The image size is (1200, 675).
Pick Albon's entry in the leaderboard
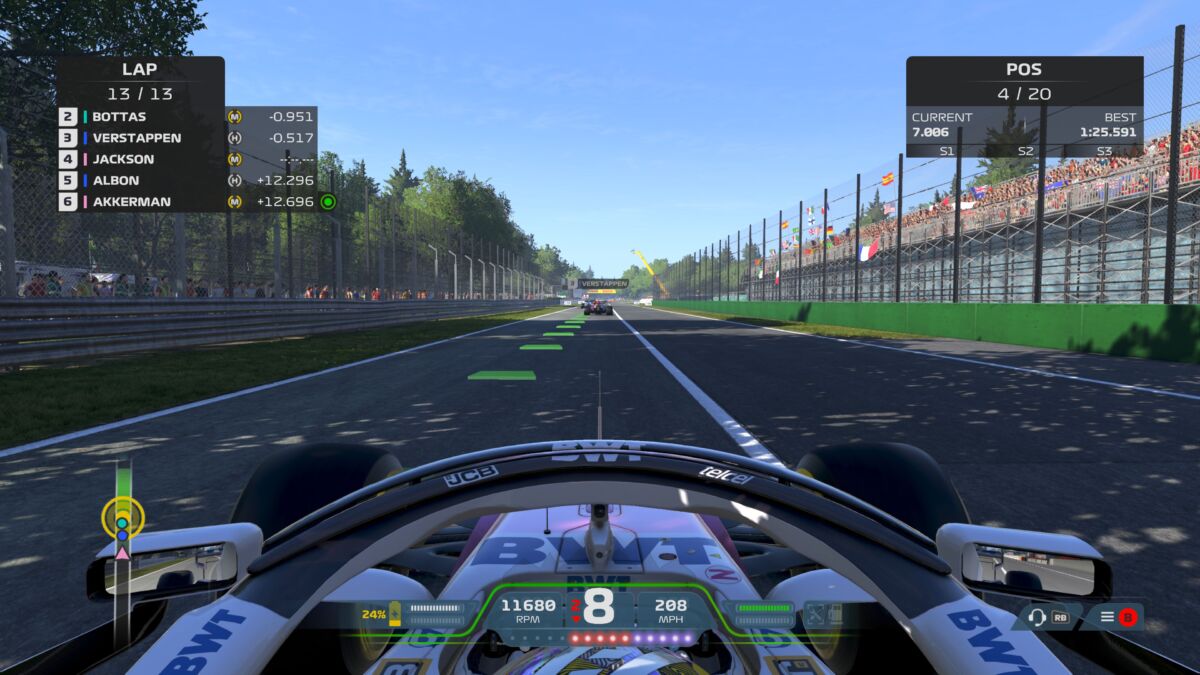186,181
